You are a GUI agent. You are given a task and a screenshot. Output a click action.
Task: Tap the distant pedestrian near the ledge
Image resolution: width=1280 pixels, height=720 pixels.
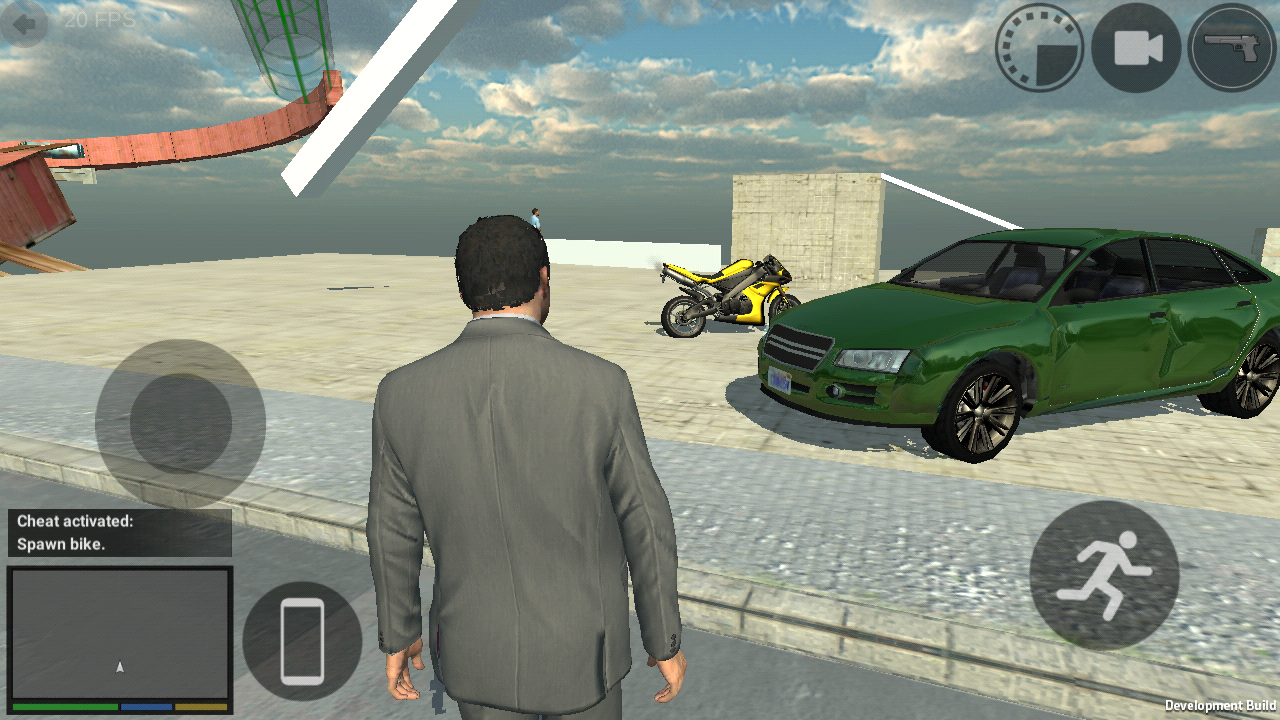click(x=536, y=222)
